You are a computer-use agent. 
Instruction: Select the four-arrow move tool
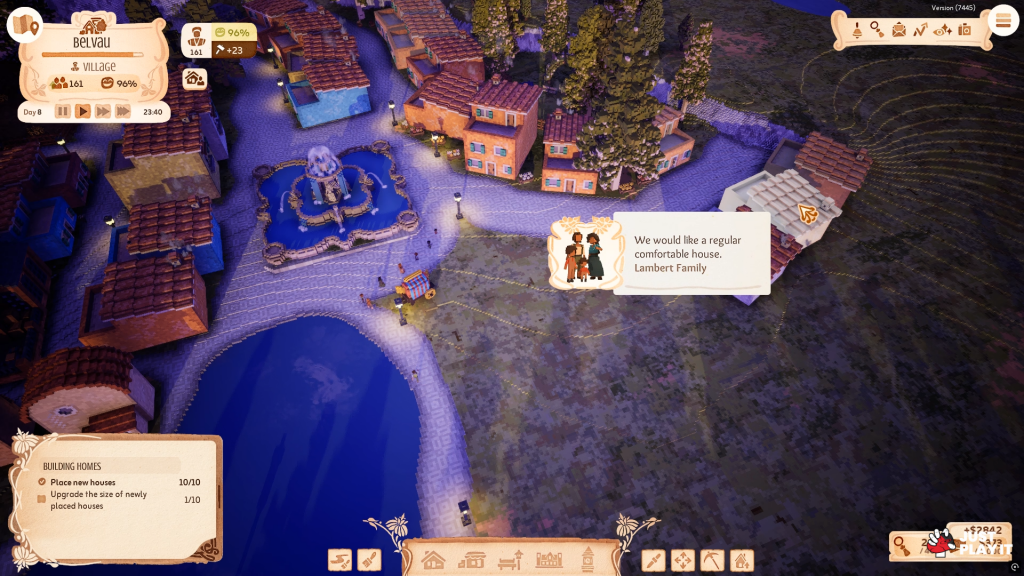pos(682,560)
